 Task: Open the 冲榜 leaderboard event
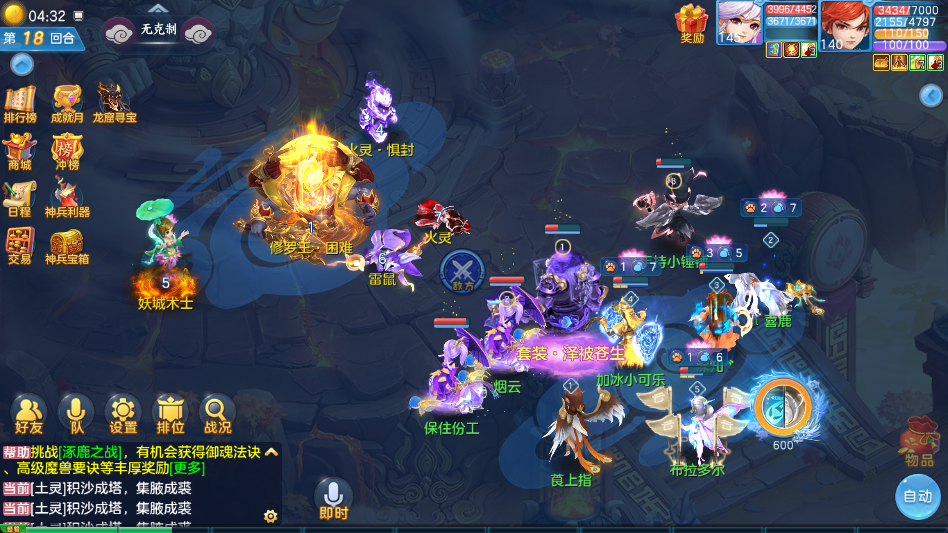(x=67, y=151)
